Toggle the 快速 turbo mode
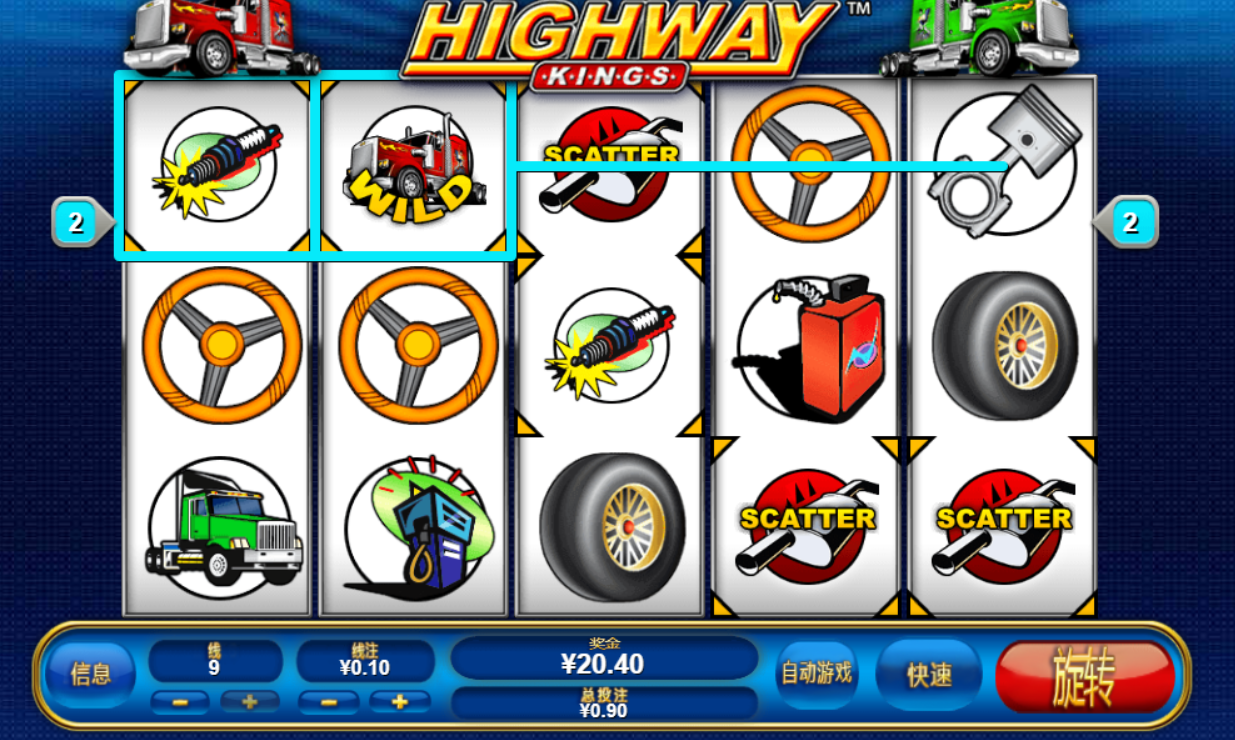 coord(928,675)
